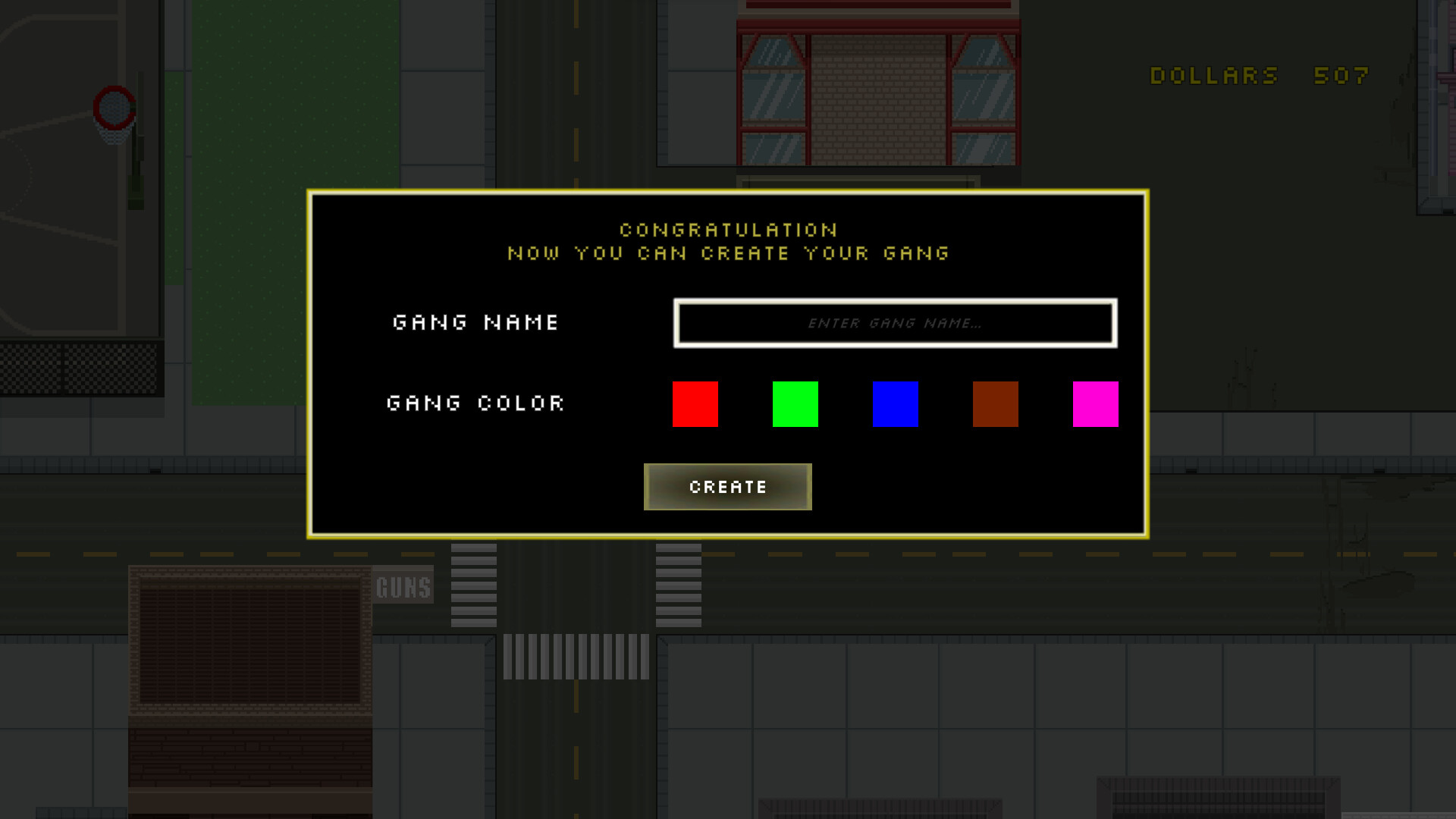Image resolution: width=1456 pixels, height=819 pixels.
Task: Click the basketball hoop on the court
Action: 112,114
